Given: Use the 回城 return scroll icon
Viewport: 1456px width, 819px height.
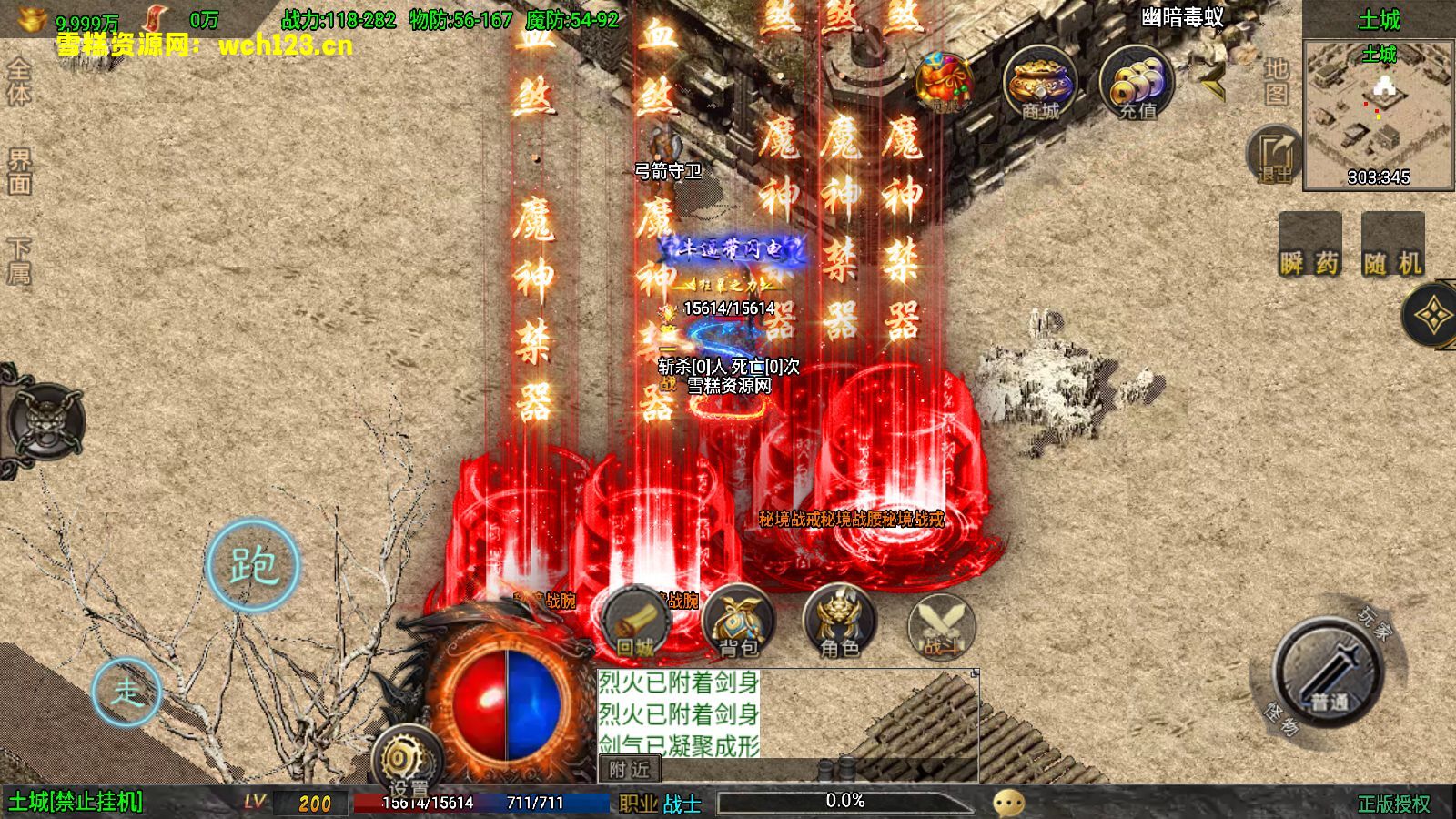Looking at the screenshot, I should (636, 623).
